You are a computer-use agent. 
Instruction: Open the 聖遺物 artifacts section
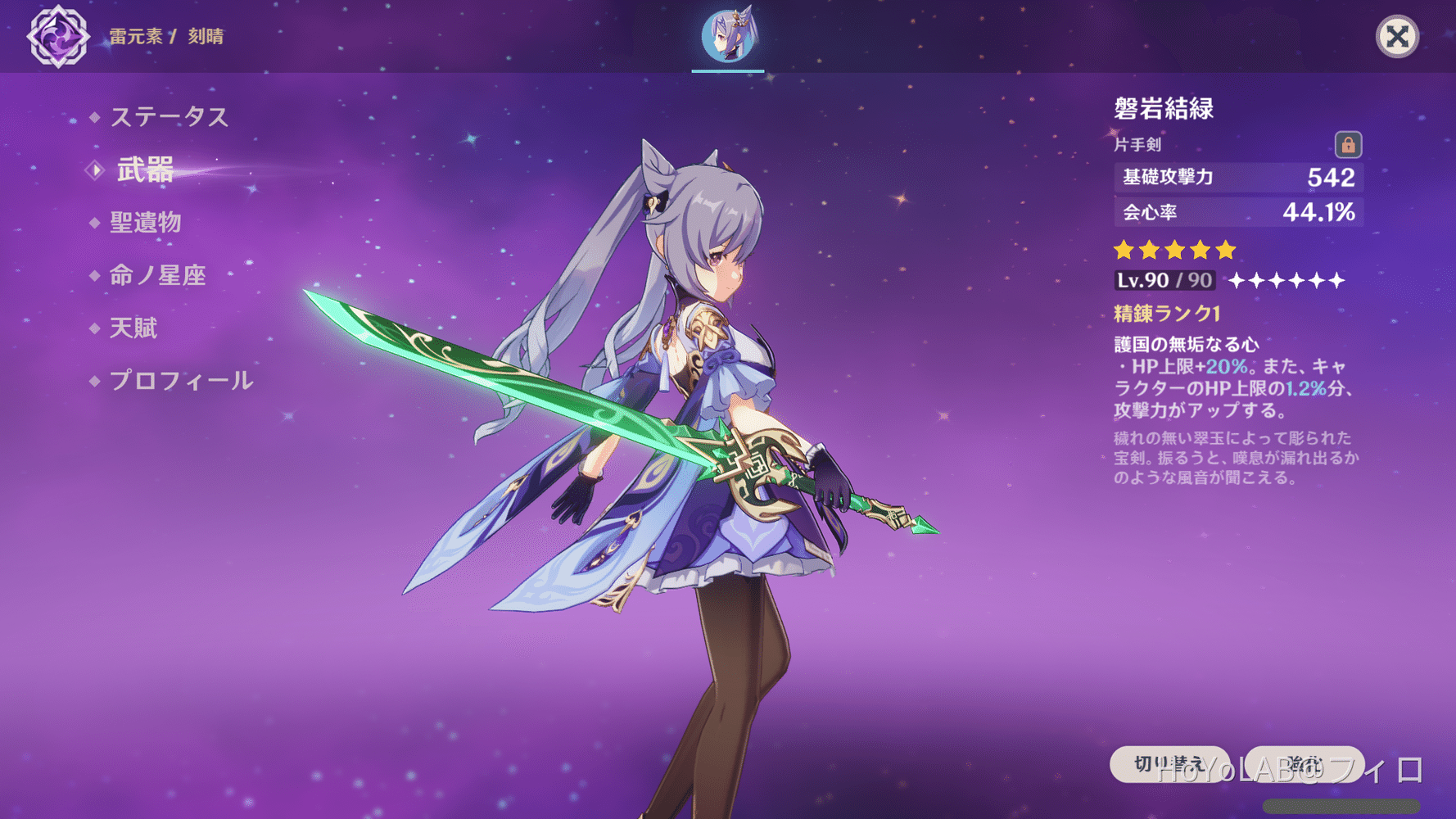pyautogui.click(x=146, y=222)
